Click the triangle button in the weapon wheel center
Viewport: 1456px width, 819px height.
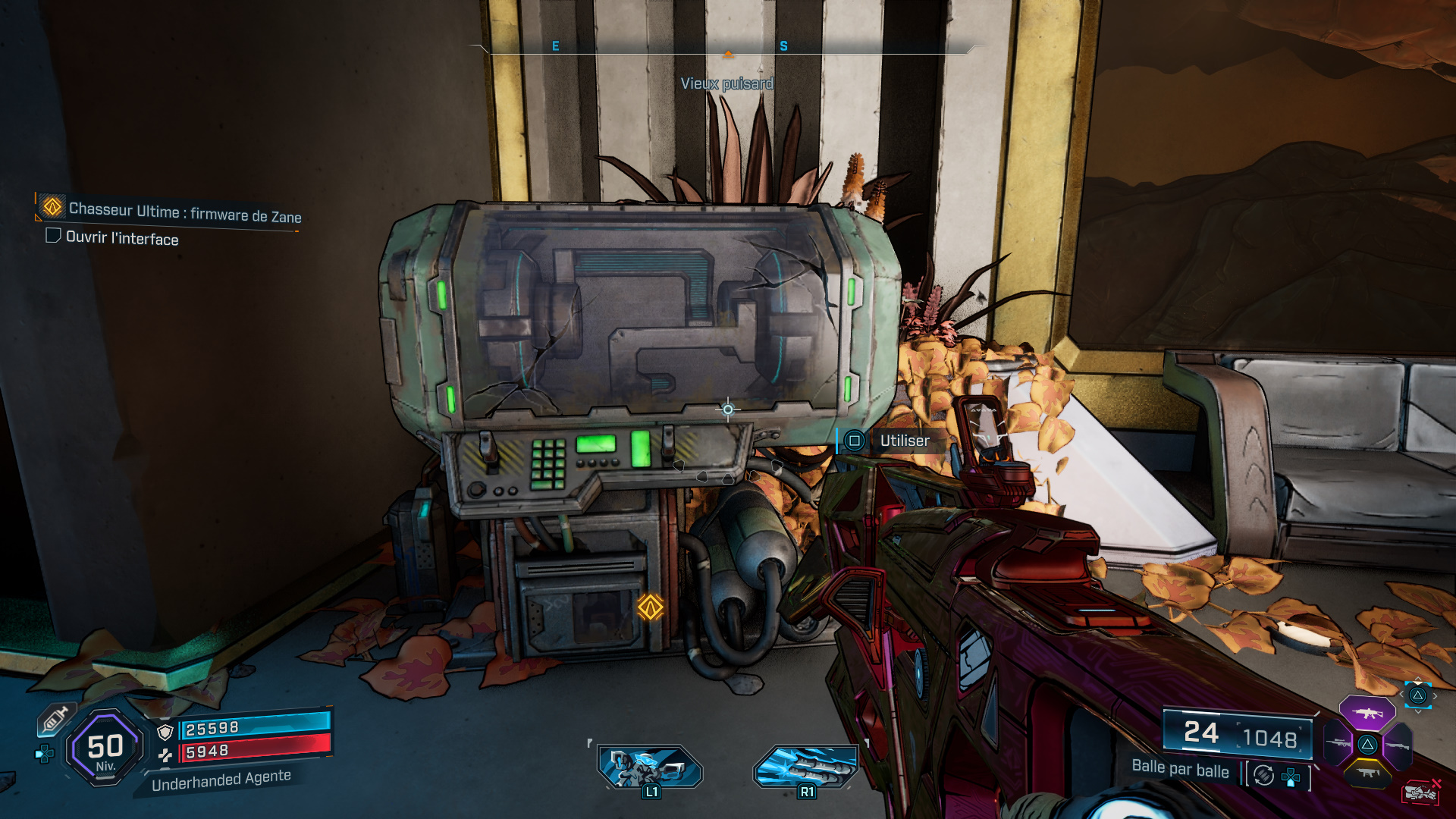coord(1368,745)
